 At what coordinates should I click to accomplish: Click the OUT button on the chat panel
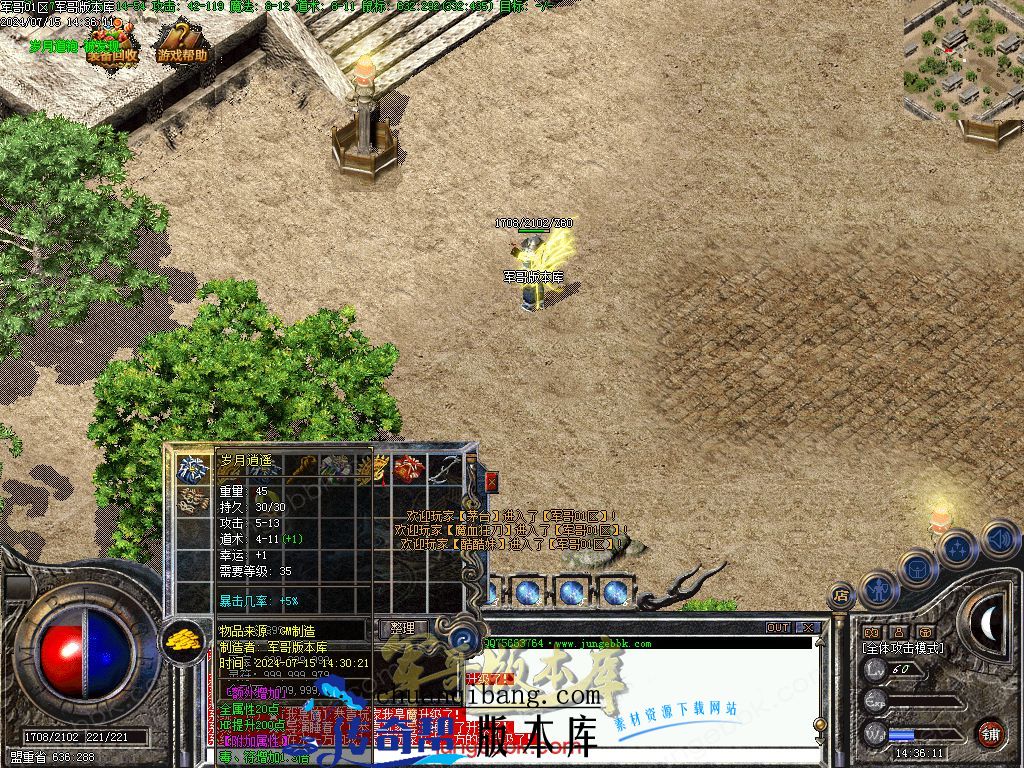coord(778,627)
